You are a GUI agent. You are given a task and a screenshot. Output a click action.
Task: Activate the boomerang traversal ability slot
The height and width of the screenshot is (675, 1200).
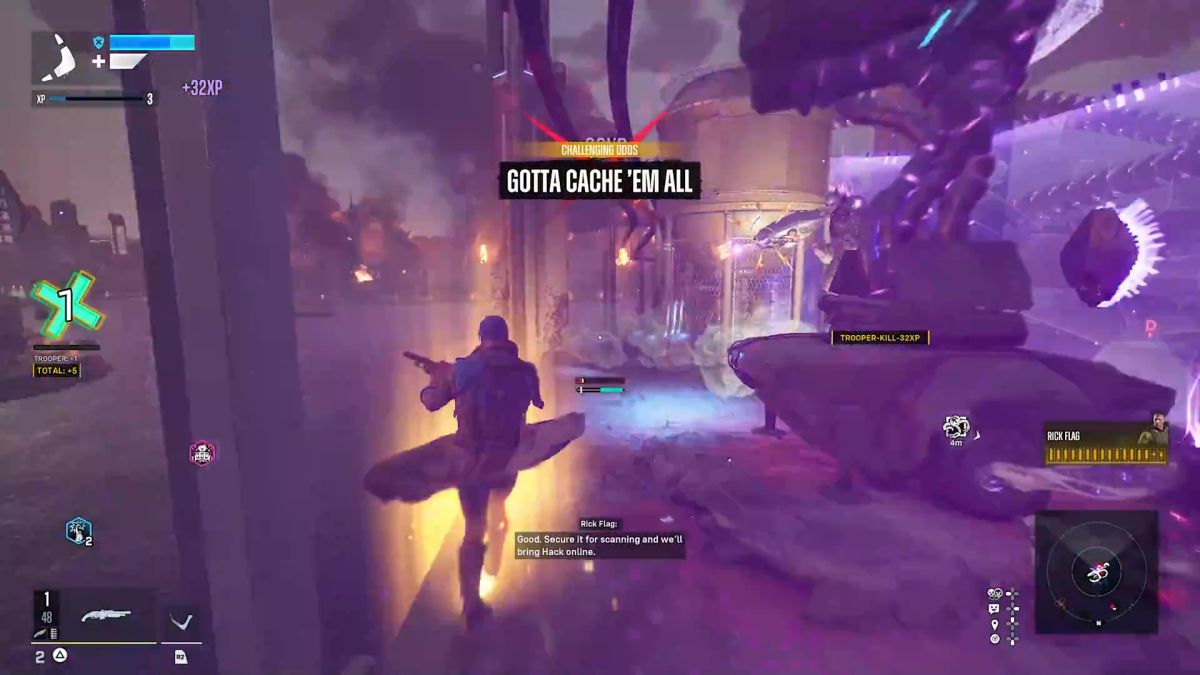[x=181, y=622]
